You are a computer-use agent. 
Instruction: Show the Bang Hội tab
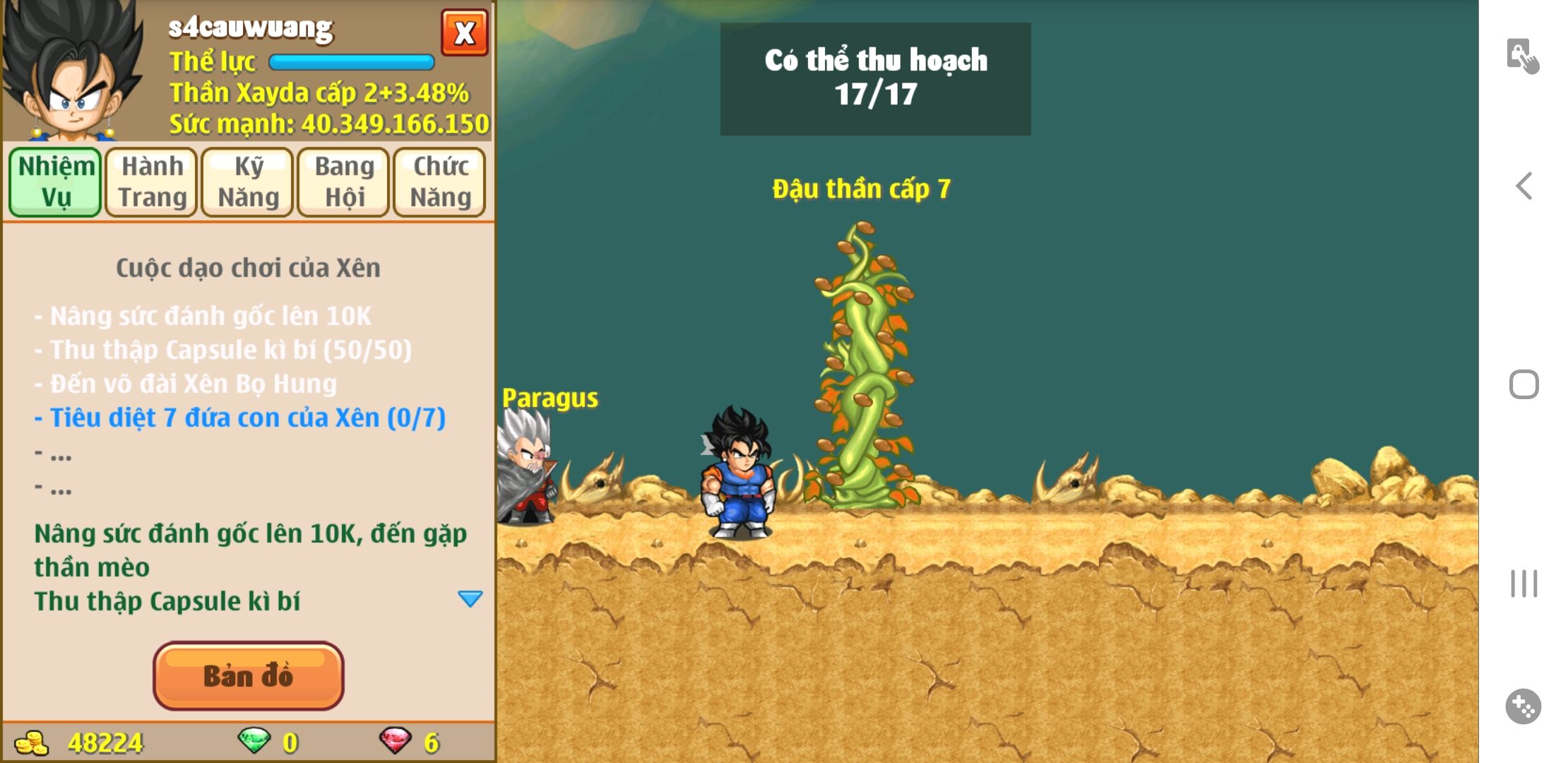pos(344,182)
